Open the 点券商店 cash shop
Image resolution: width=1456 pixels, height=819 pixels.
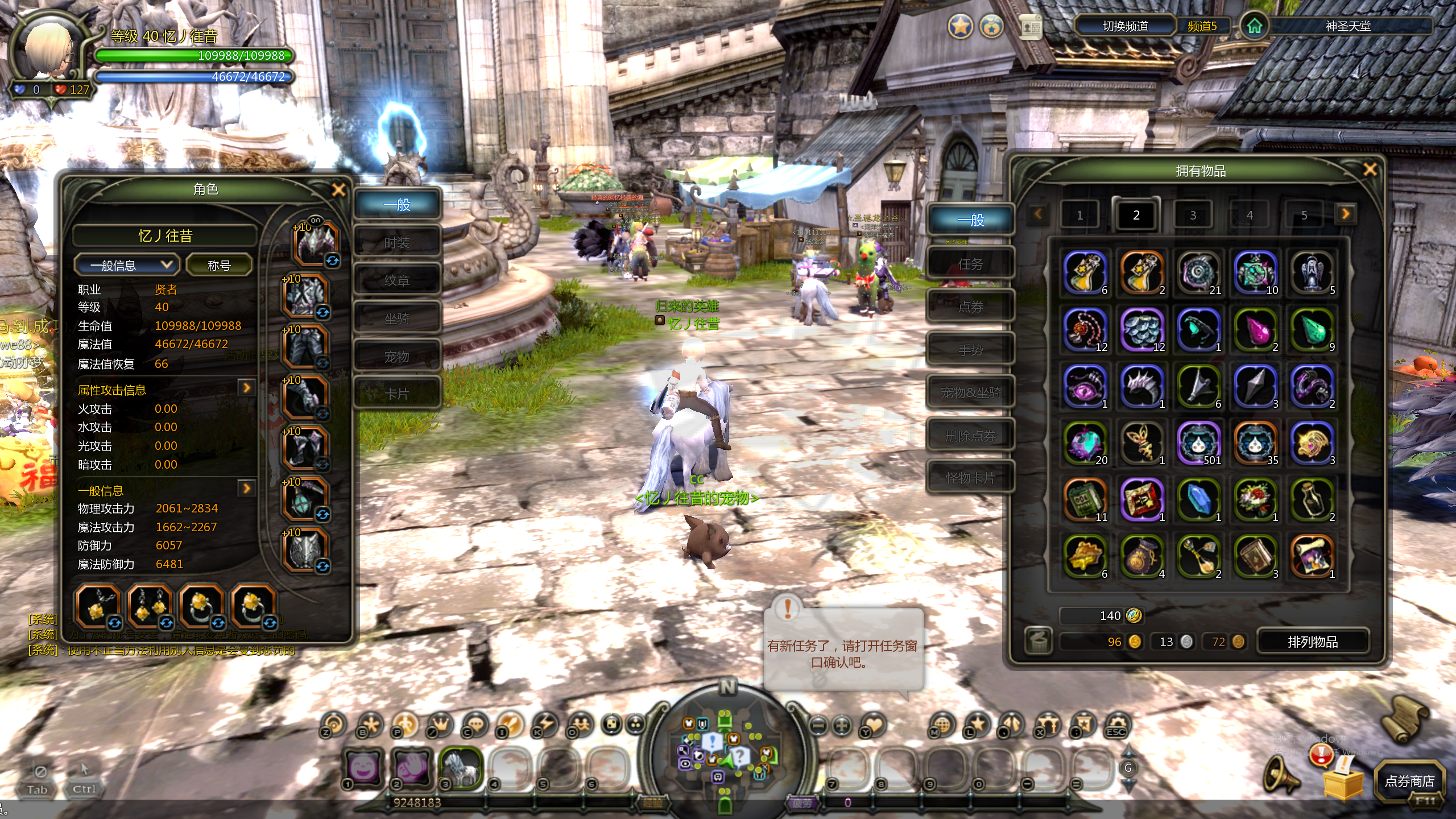click(x=1409, y=781)
